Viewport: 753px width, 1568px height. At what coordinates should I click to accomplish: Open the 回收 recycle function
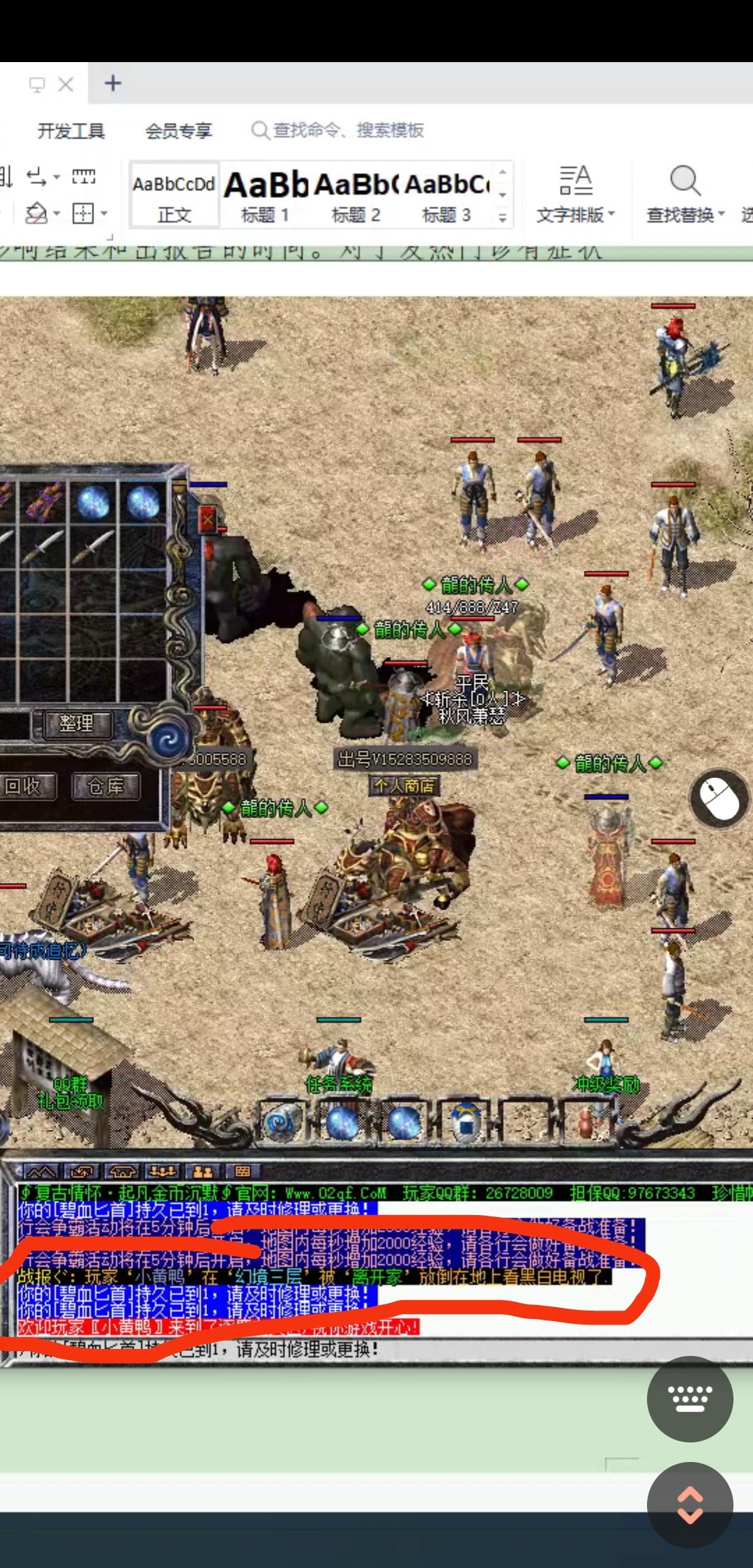(25, 787)
